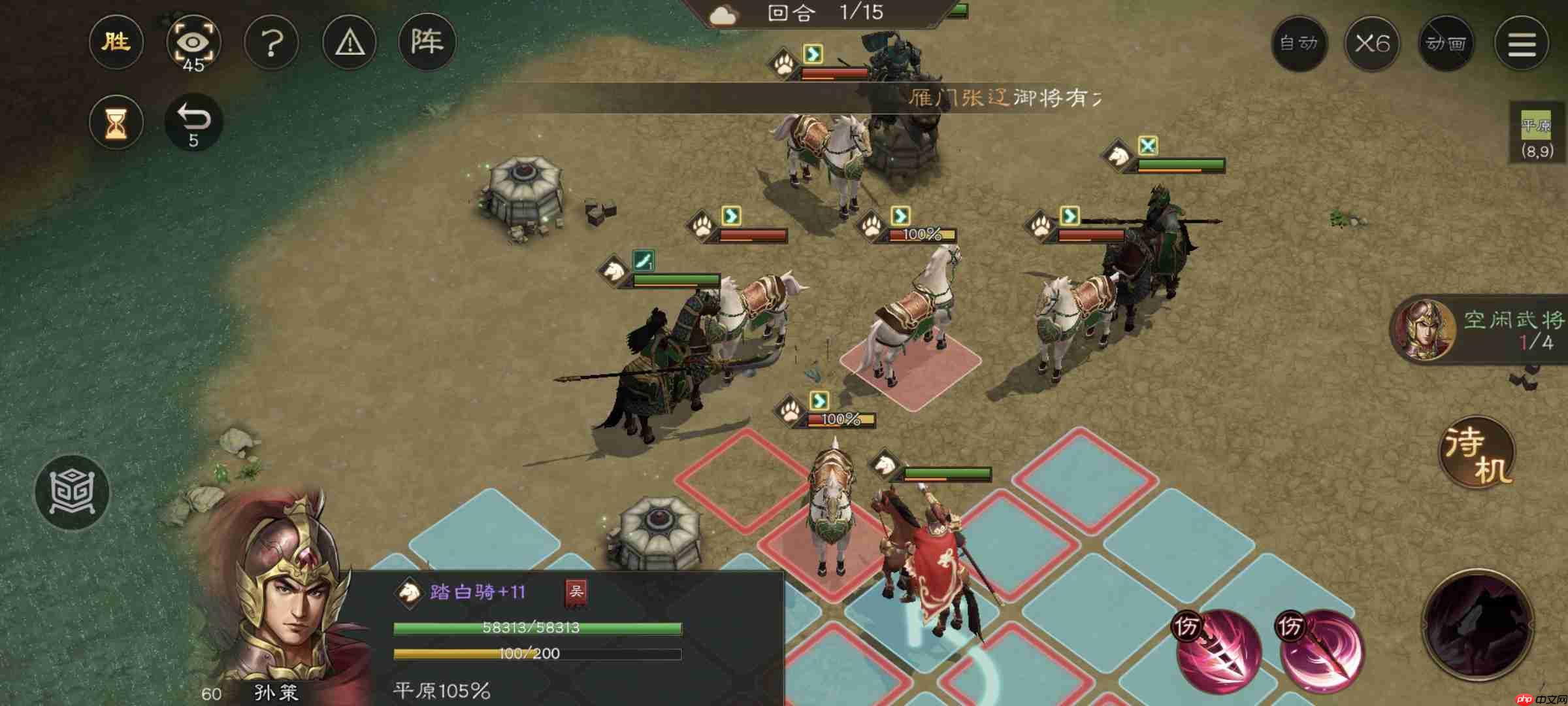Open the hamburger menu in top right
1568x706 pixels.
tap(1521, 42)
